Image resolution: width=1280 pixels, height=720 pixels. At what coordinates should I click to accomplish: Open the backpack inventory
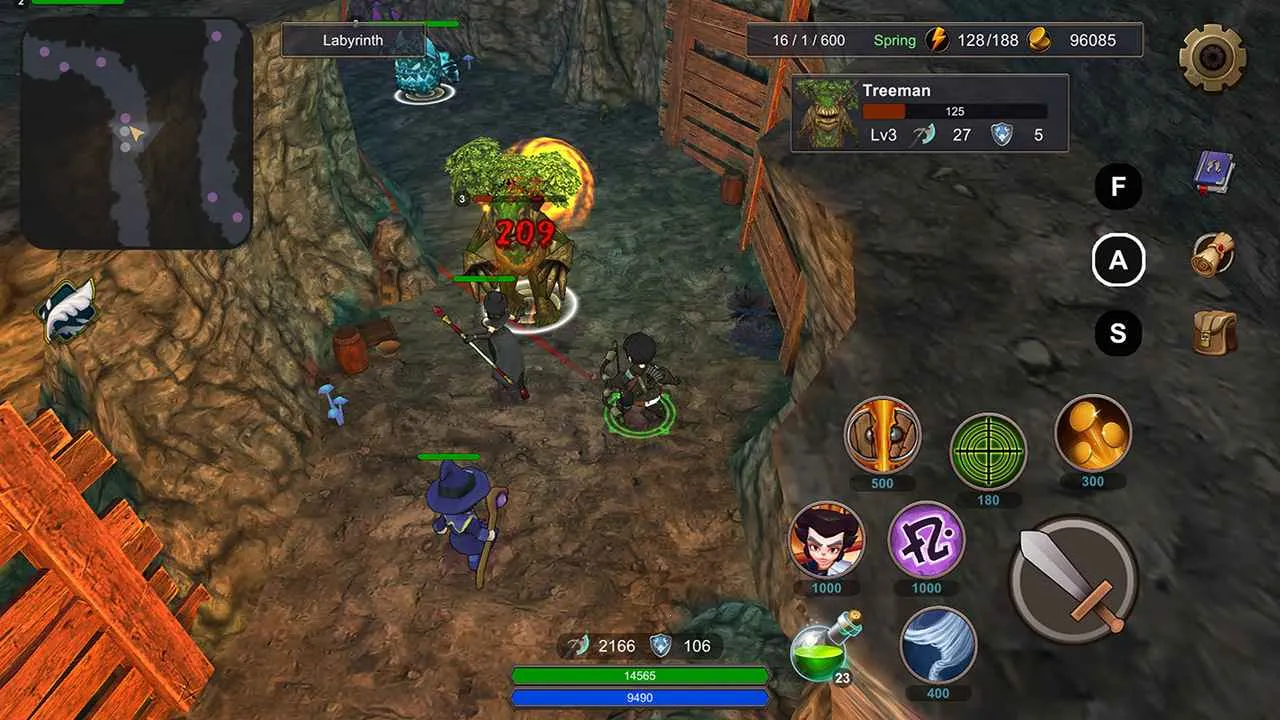1215,333
